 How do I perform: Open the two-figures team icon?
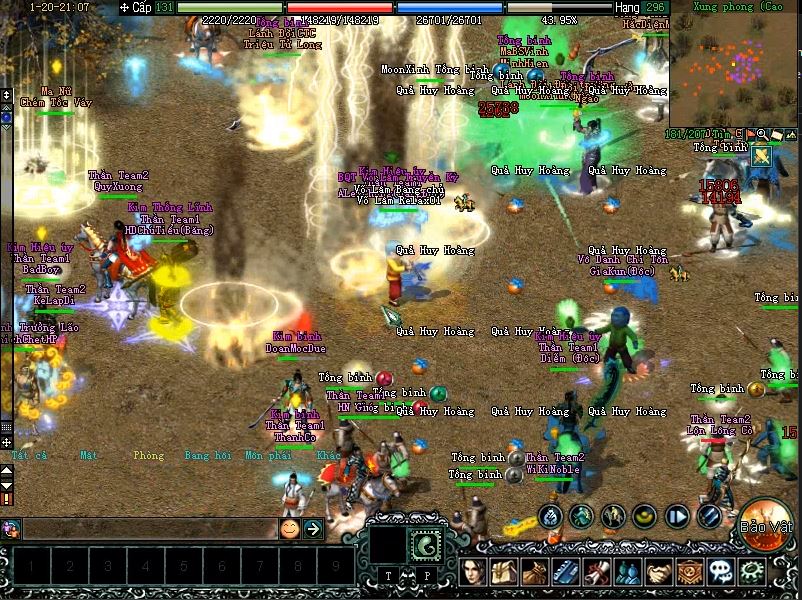point(627,573)
